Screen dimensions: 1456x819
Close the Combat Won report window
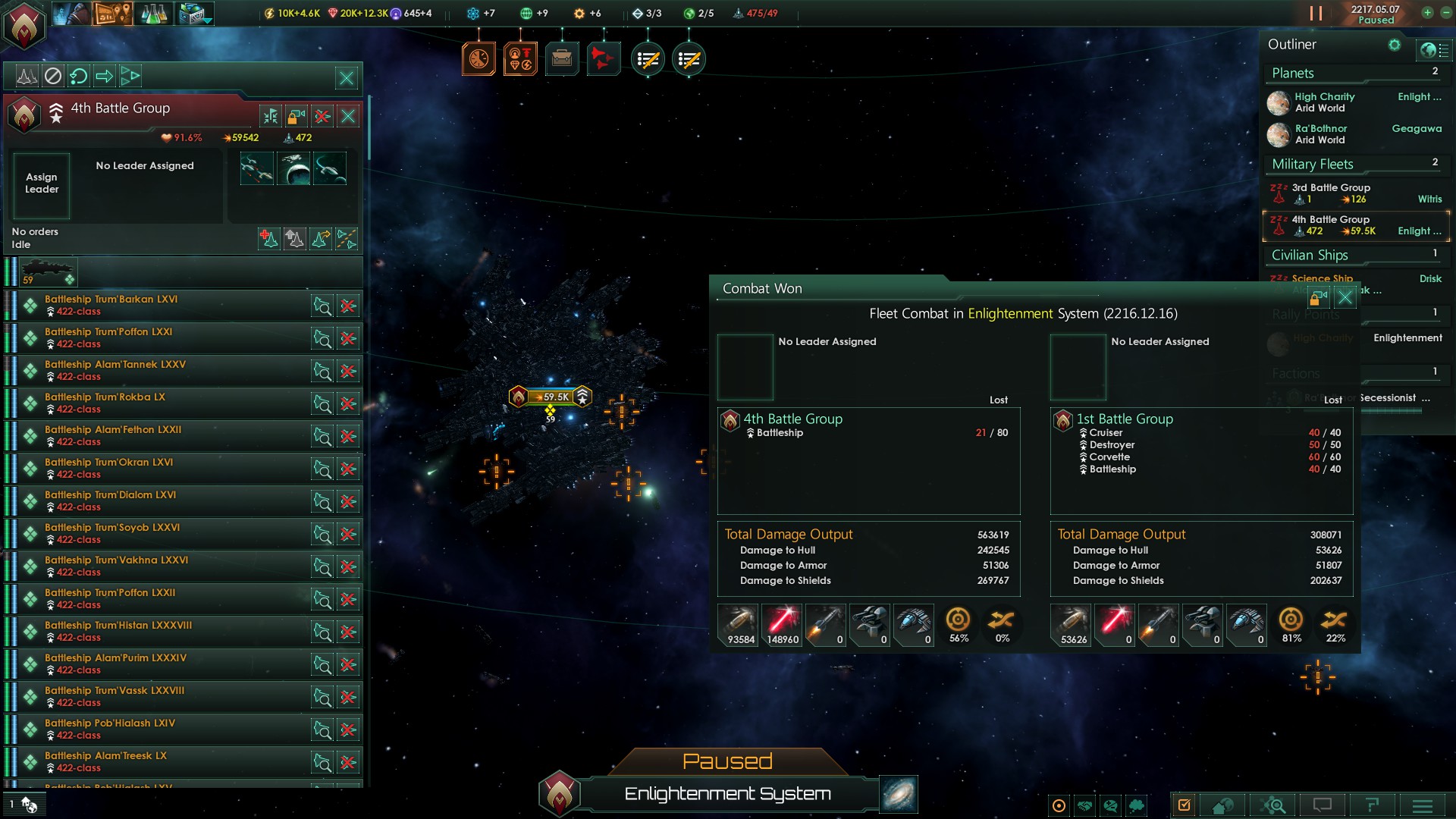tap(1345, 297)
